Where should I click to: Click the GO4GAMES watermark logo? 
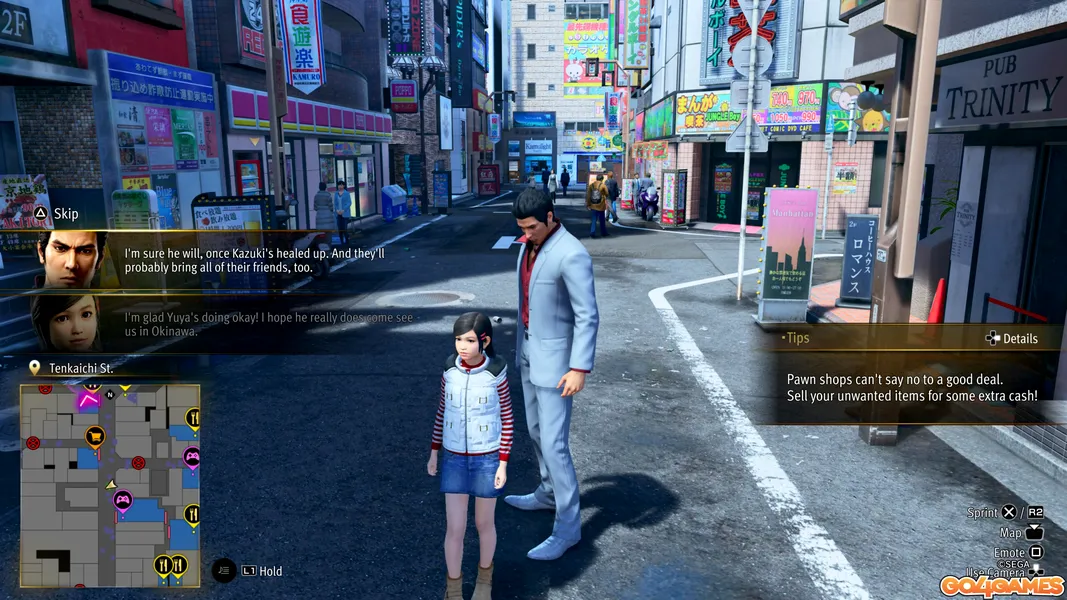pyautogui.click(x=1001, y=585)
